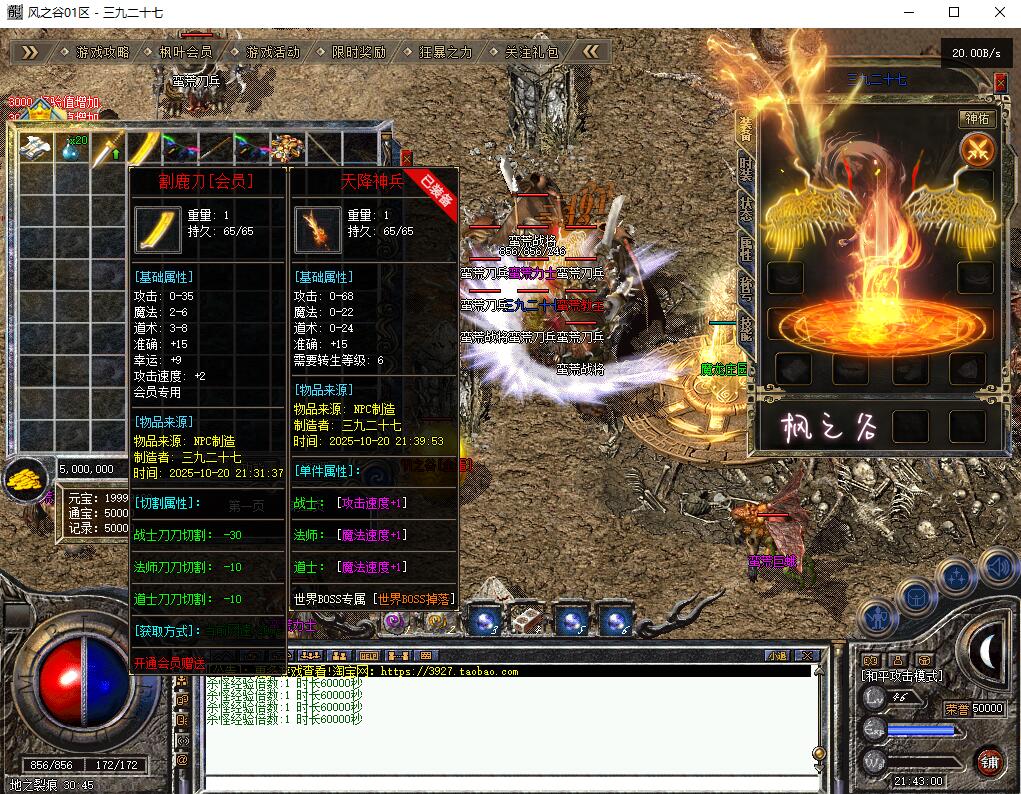Image resolution: width=1021 pixels, height=794 pixels.
Task: Open the 枫叶会员 membership menu
Action: 186,52
